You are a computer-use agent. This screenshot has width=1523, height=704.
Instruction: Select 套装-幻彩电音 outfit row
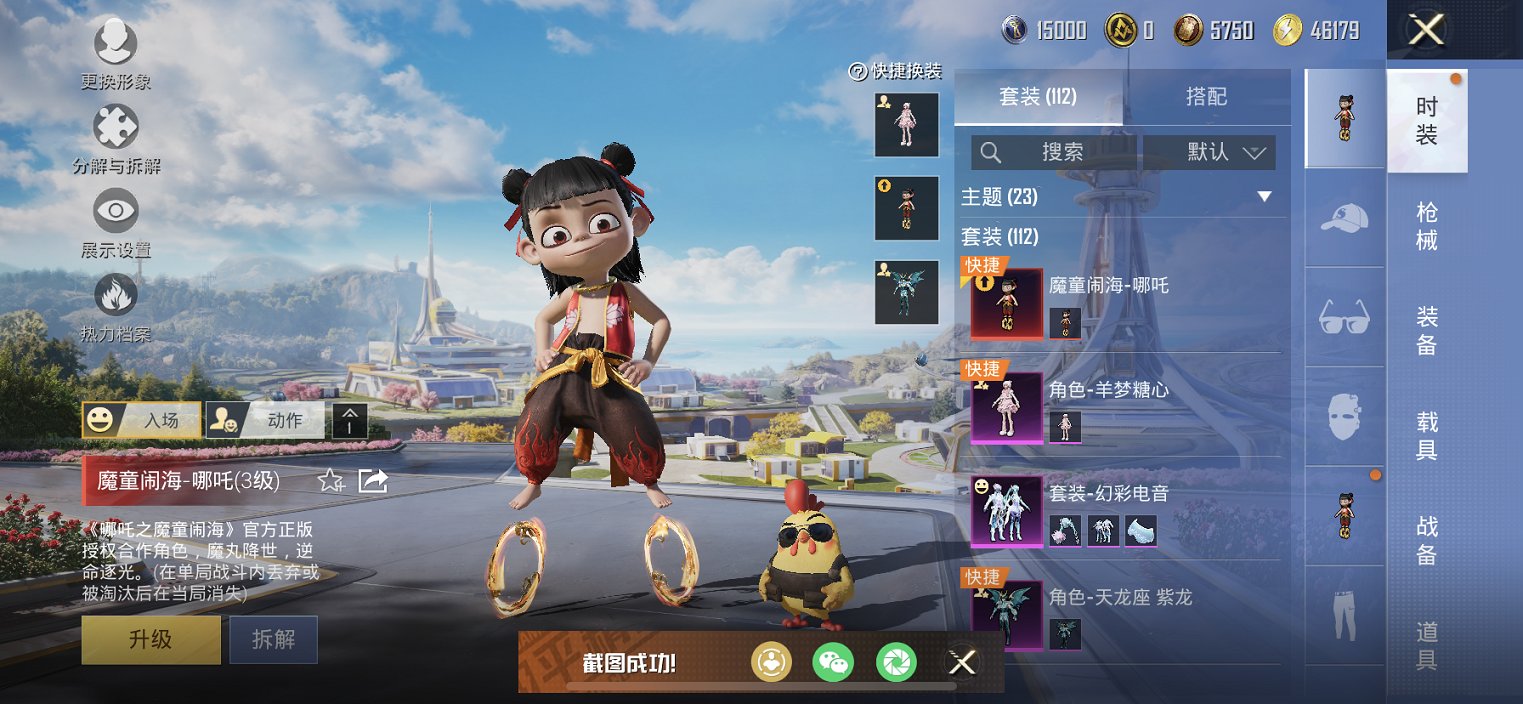tap(1125, 510)
